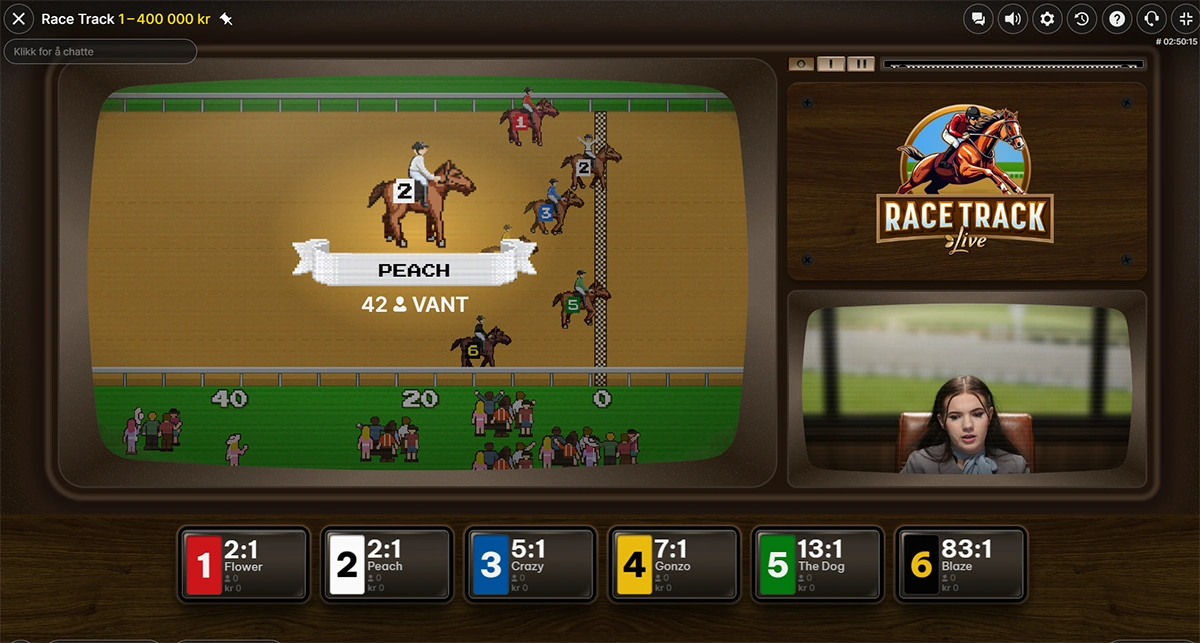Close the Race Track game
Screen dimensions: 1200x643
click(18, 19)
